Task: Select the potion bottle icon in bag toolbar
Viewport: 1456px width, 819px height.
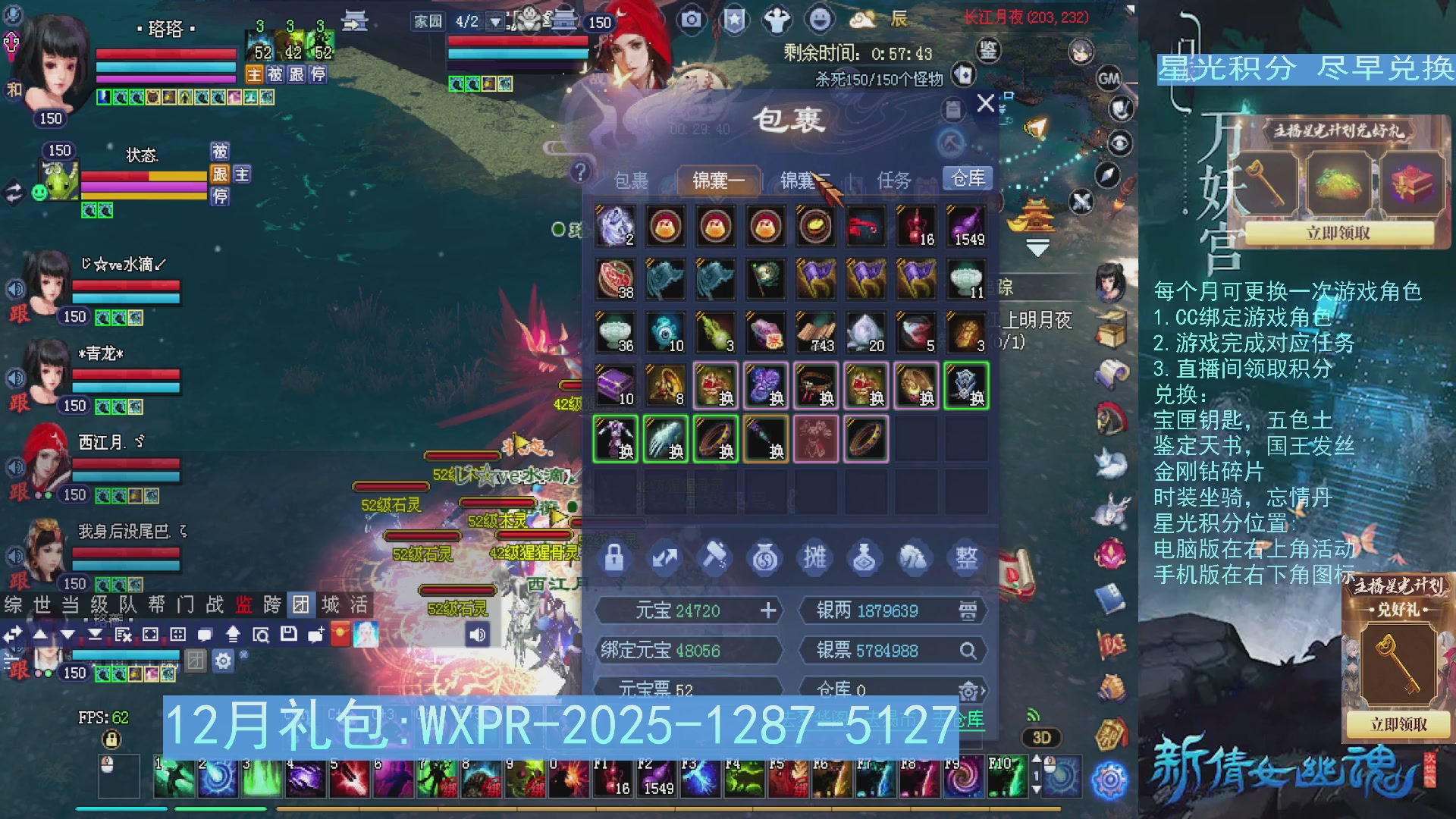Action: tap(865, 559)
